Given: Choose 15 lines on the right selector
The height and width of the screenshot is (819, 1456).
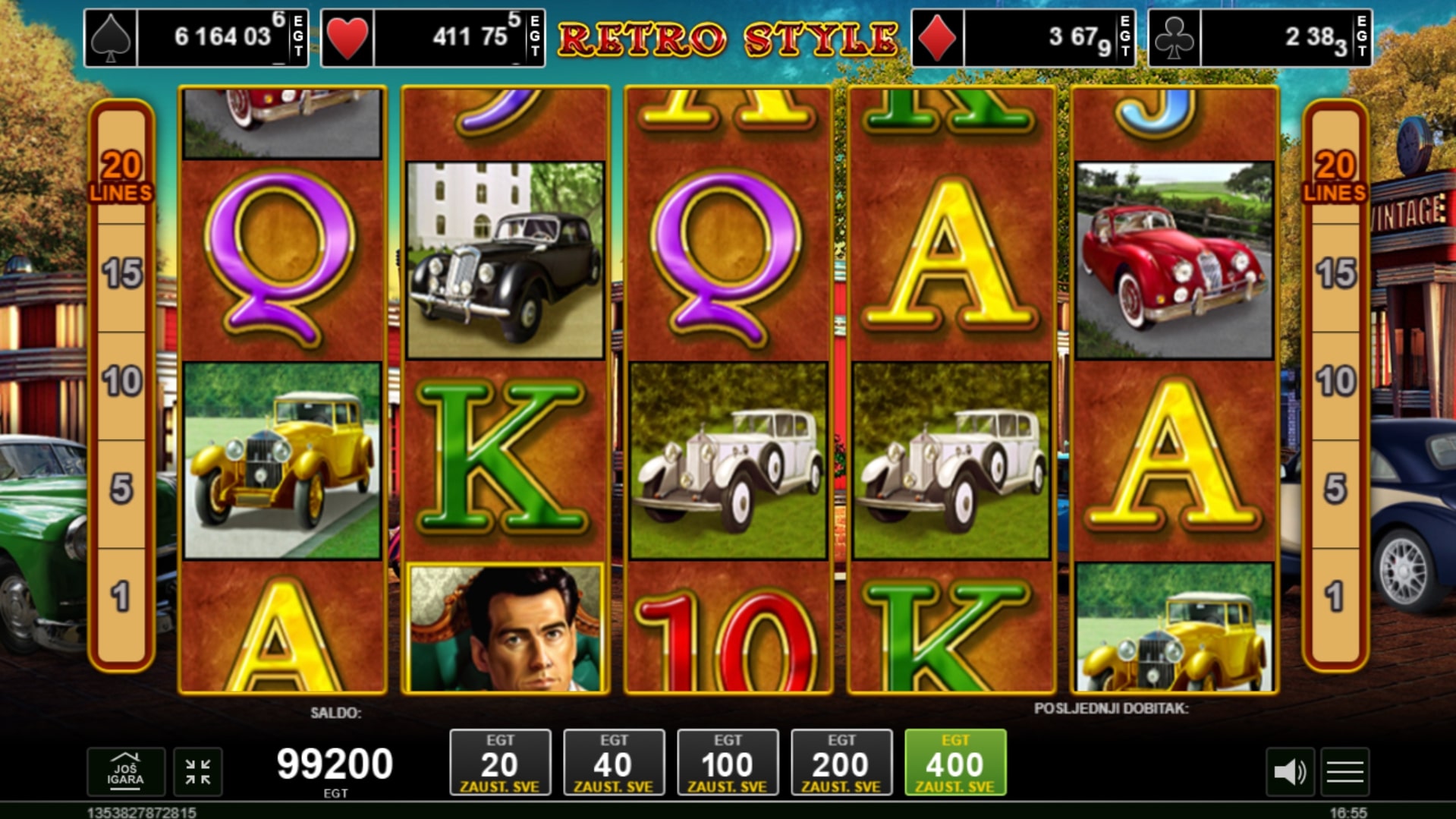Looking at the screenshot, I should pos(1335,274).
